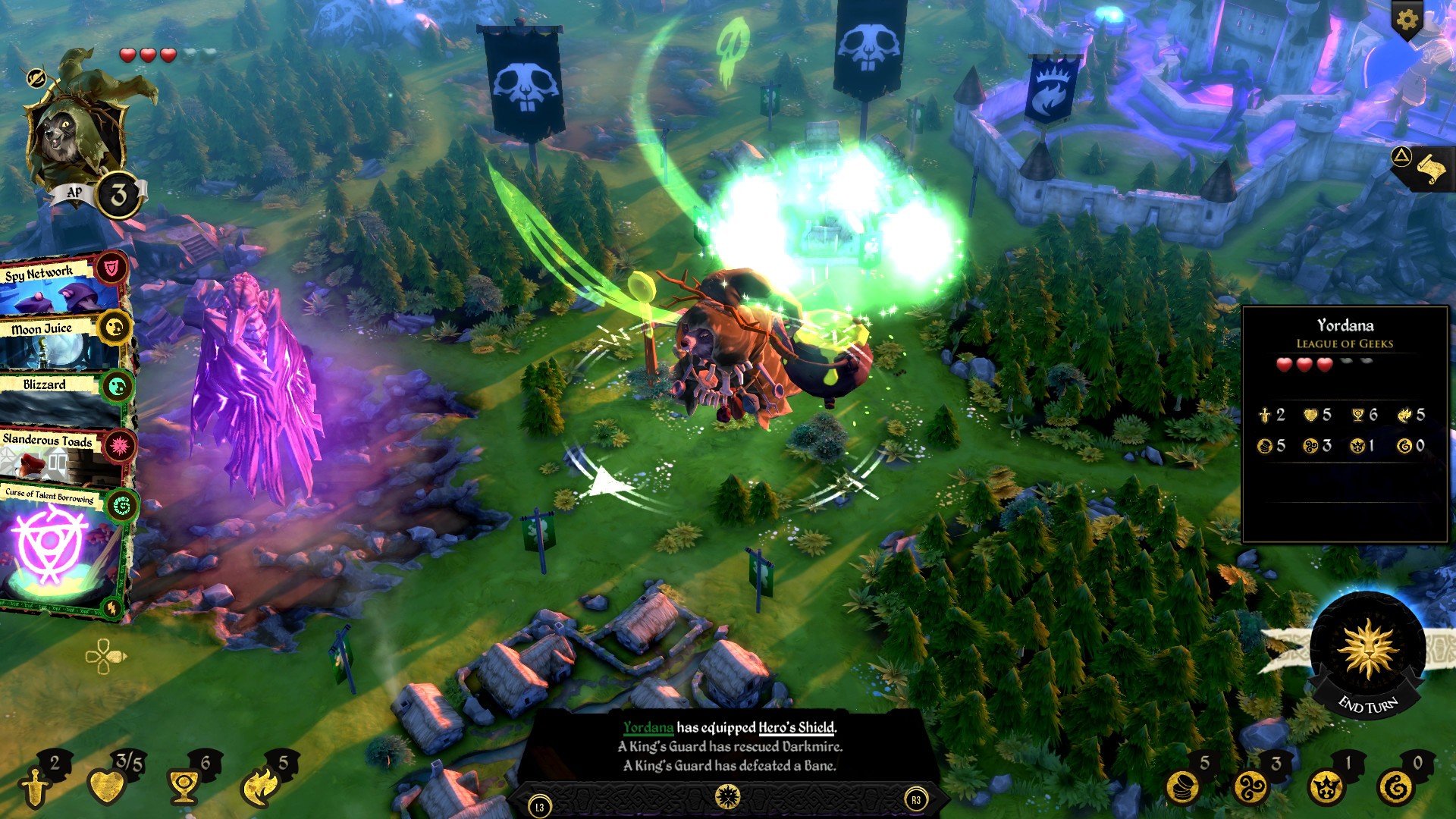Click the triple-swirl magic resource icon
Screen dimensions: 1456x819
click(x=1253, y=788)
